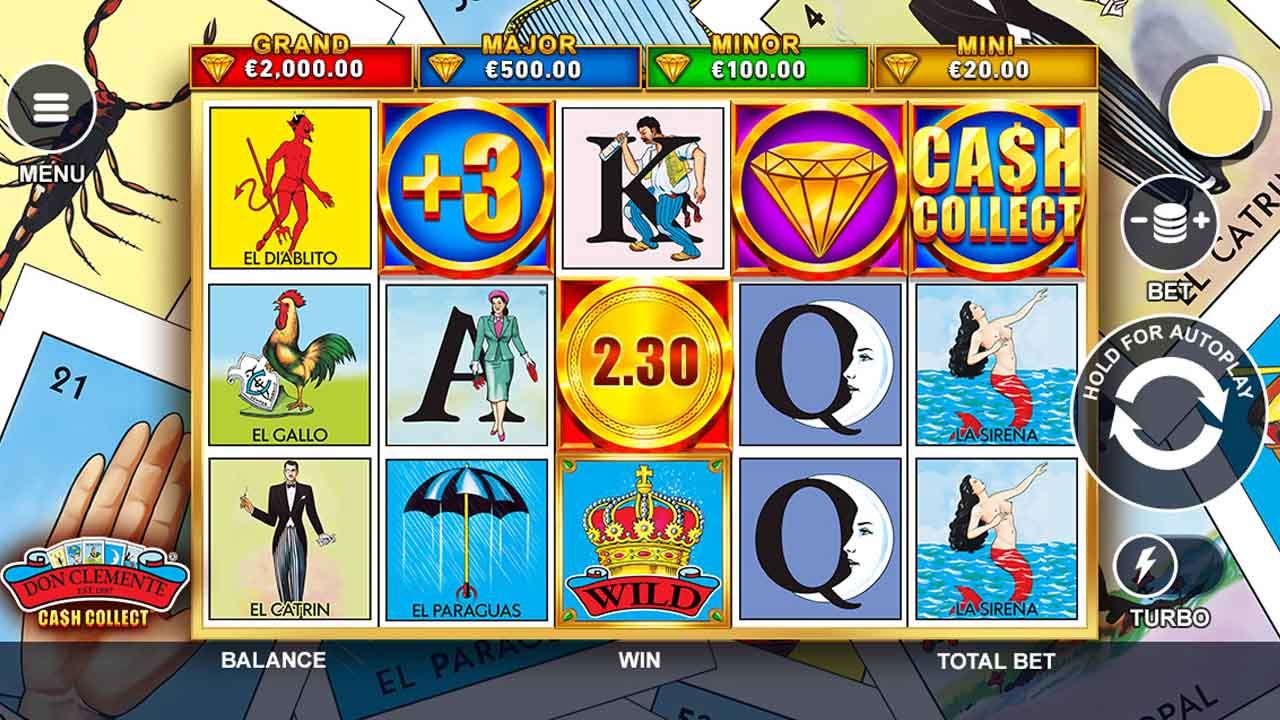Click the BALANCE display at bottom left
Viewport: 1280px width, 720px height.
[x=270, y=661]
